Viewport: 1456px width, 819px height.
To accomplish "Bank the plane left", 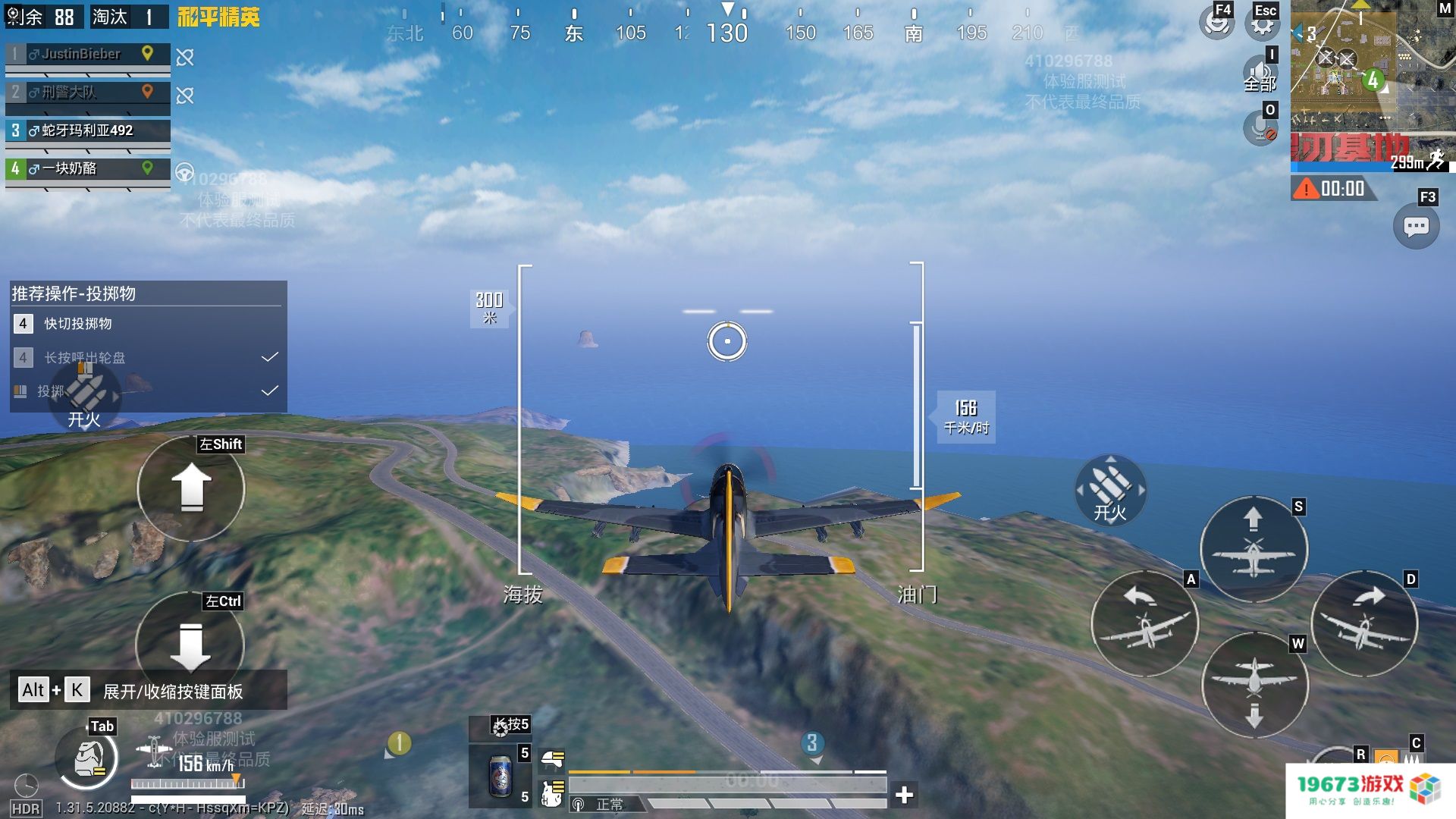I will (x=1145, y=623).
